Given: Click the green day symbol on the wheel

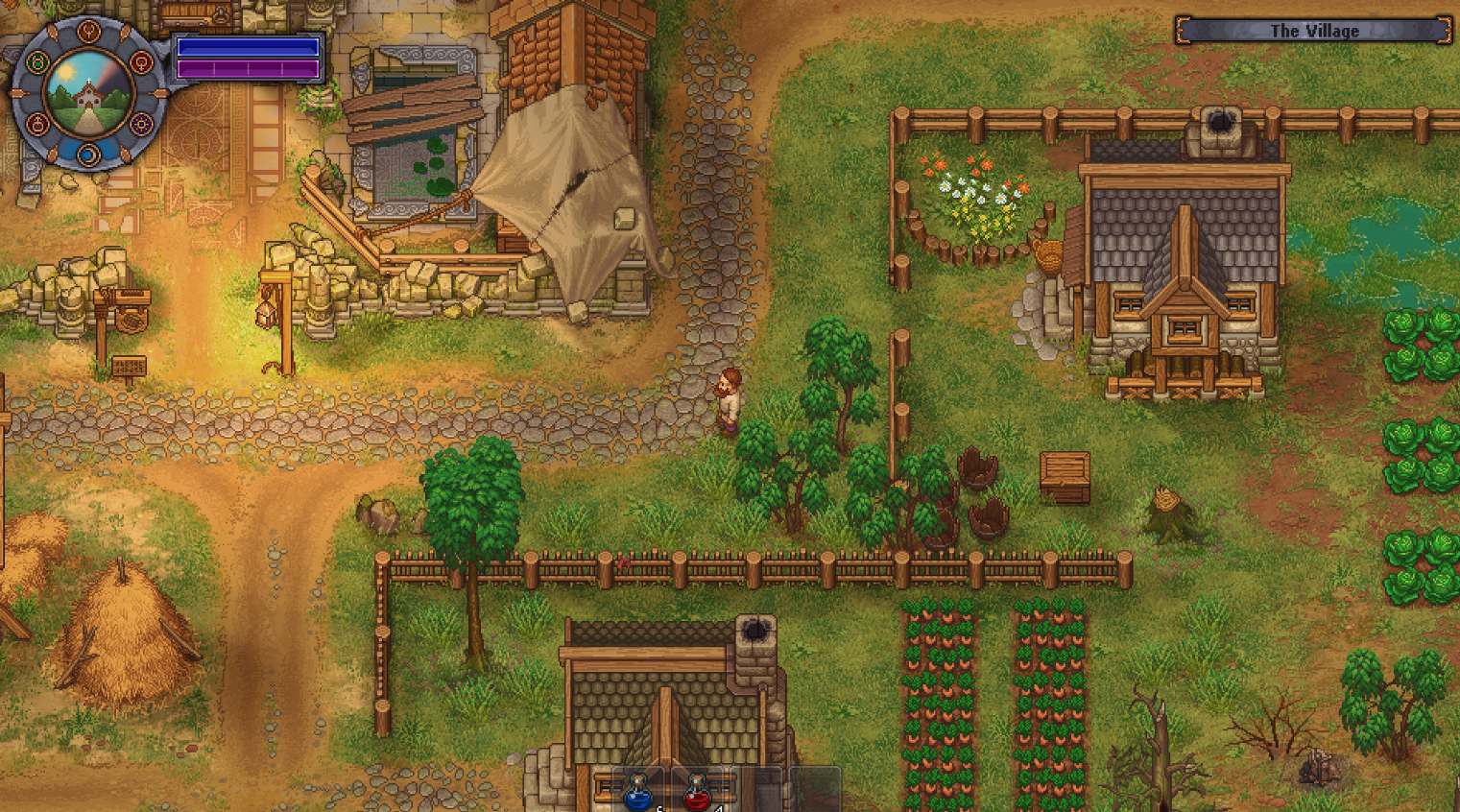Looking at the screenshot, I should click(37, 63).
